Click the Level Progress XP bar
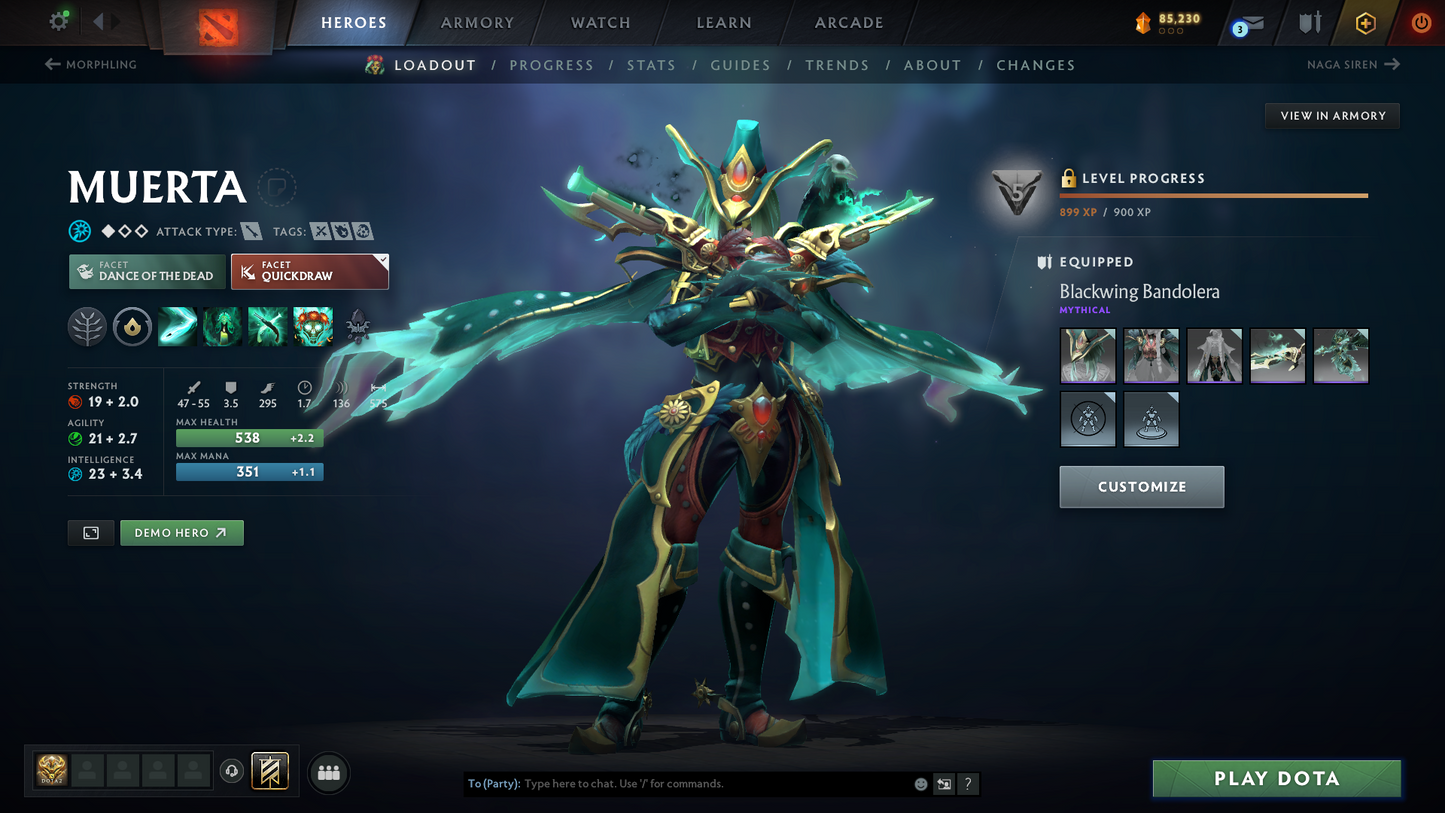The width and height of the screenshot is (1445, 813). [1213, 196]
